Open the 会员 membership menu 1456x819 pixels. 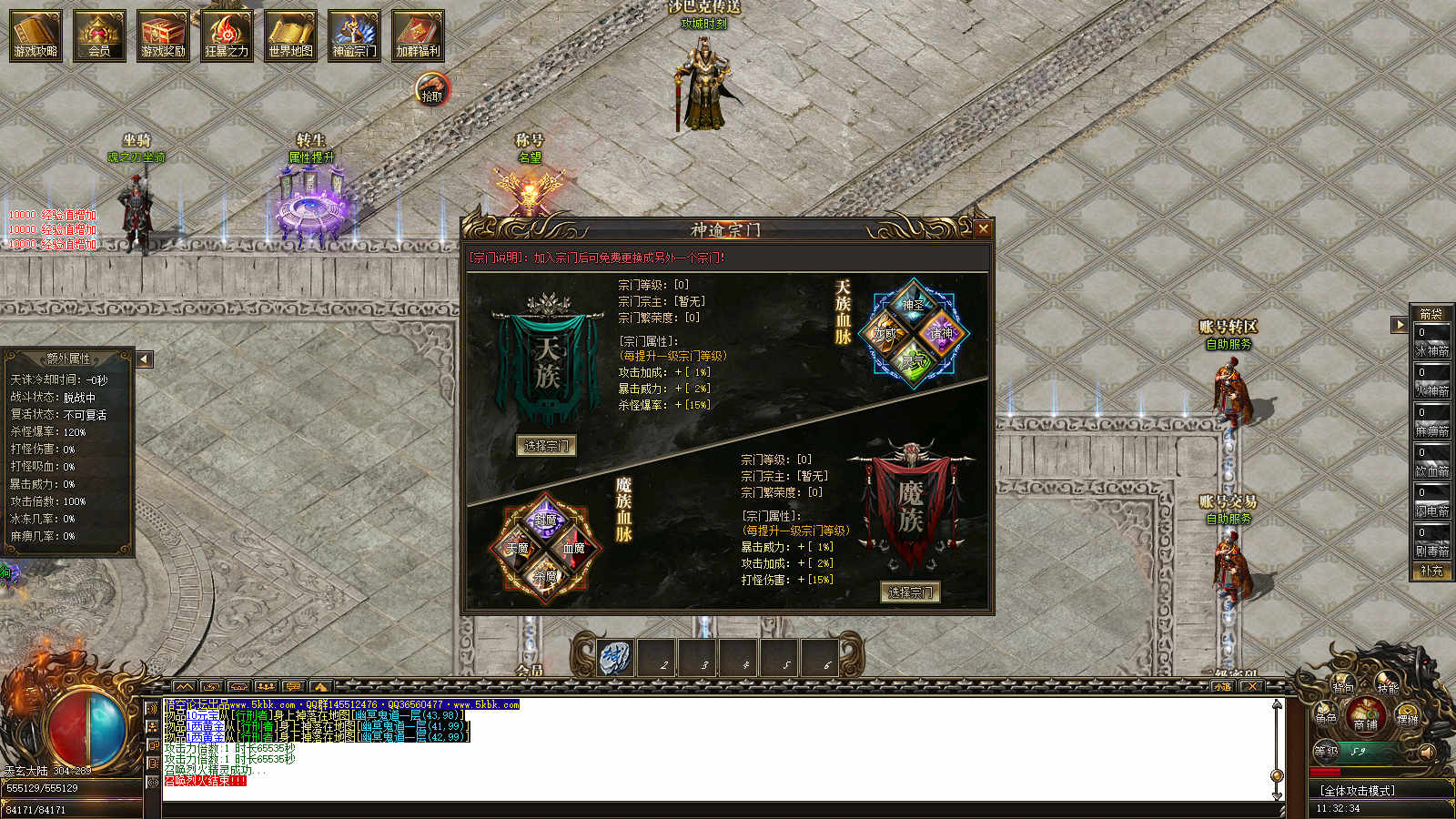click(99, 35)
